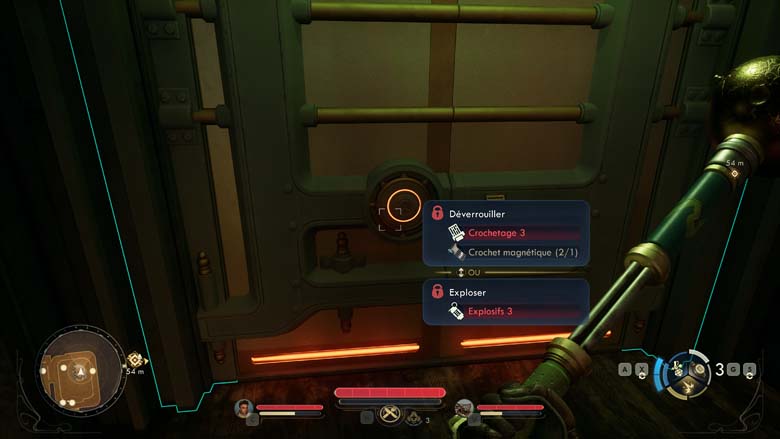Click the objective marker beside the minimap
This screenshot has height=439, width=780.
click(134, 360)
